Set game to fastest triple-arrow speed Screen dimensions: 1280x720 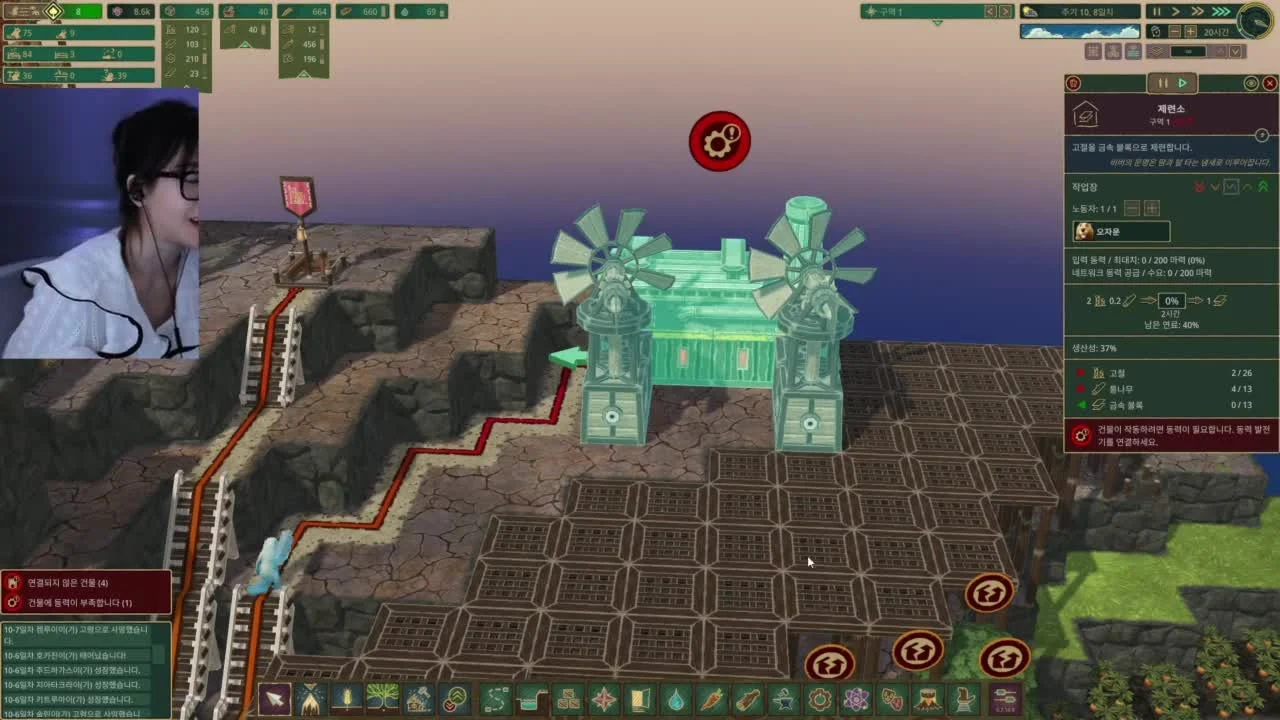(x=1221, y=11)
